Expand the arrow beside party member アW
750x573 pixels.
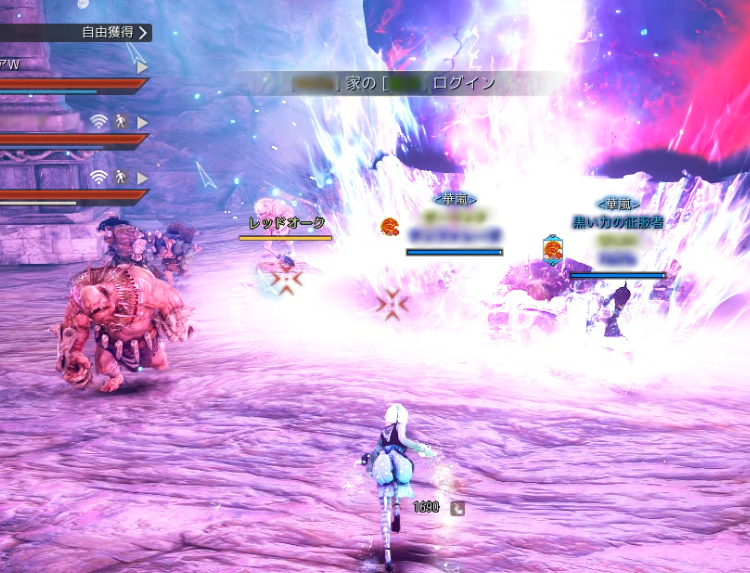click(x=142, y=66)
